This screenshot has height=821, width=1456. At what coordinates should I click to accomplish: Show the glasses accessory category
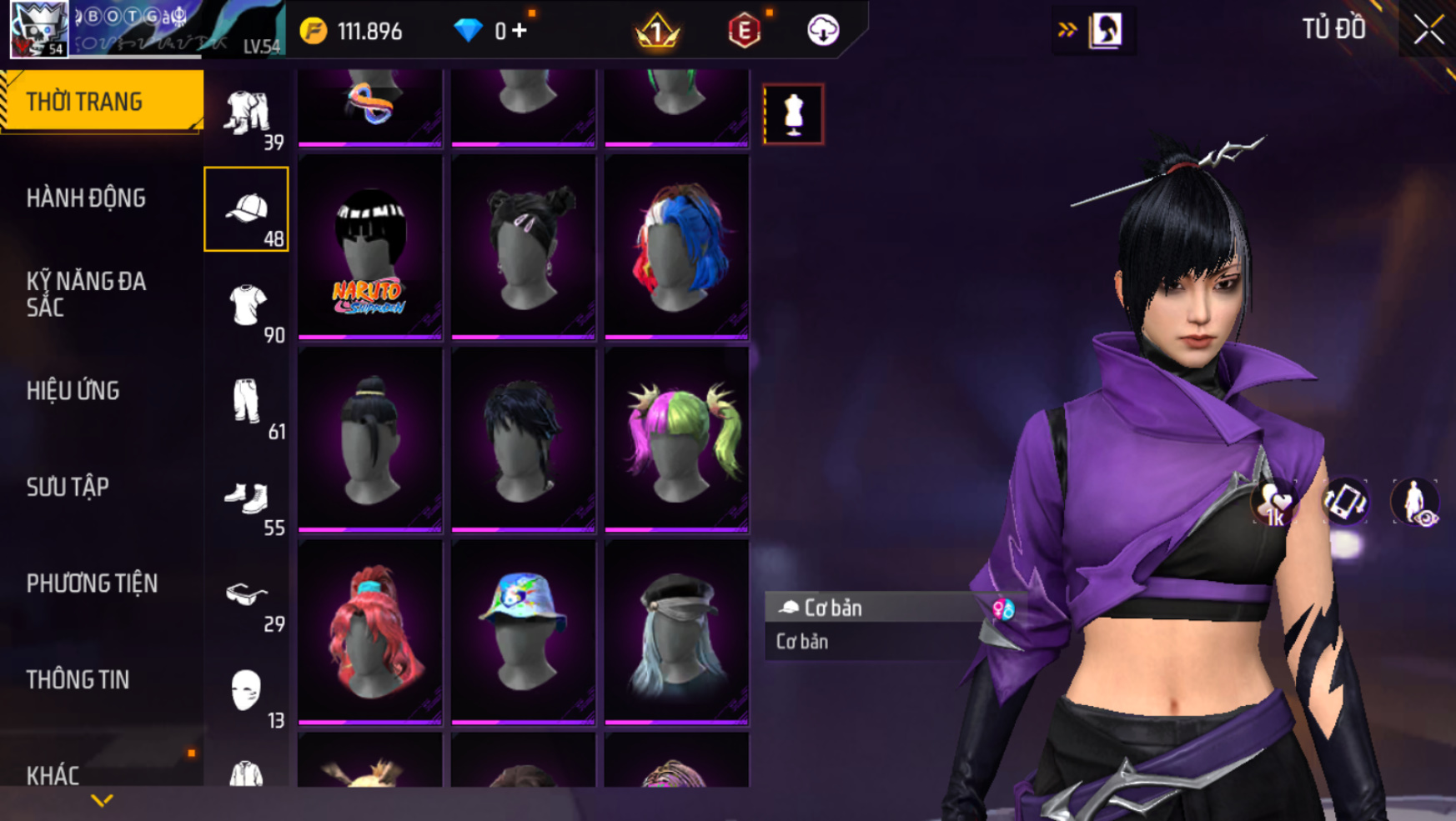247,595
